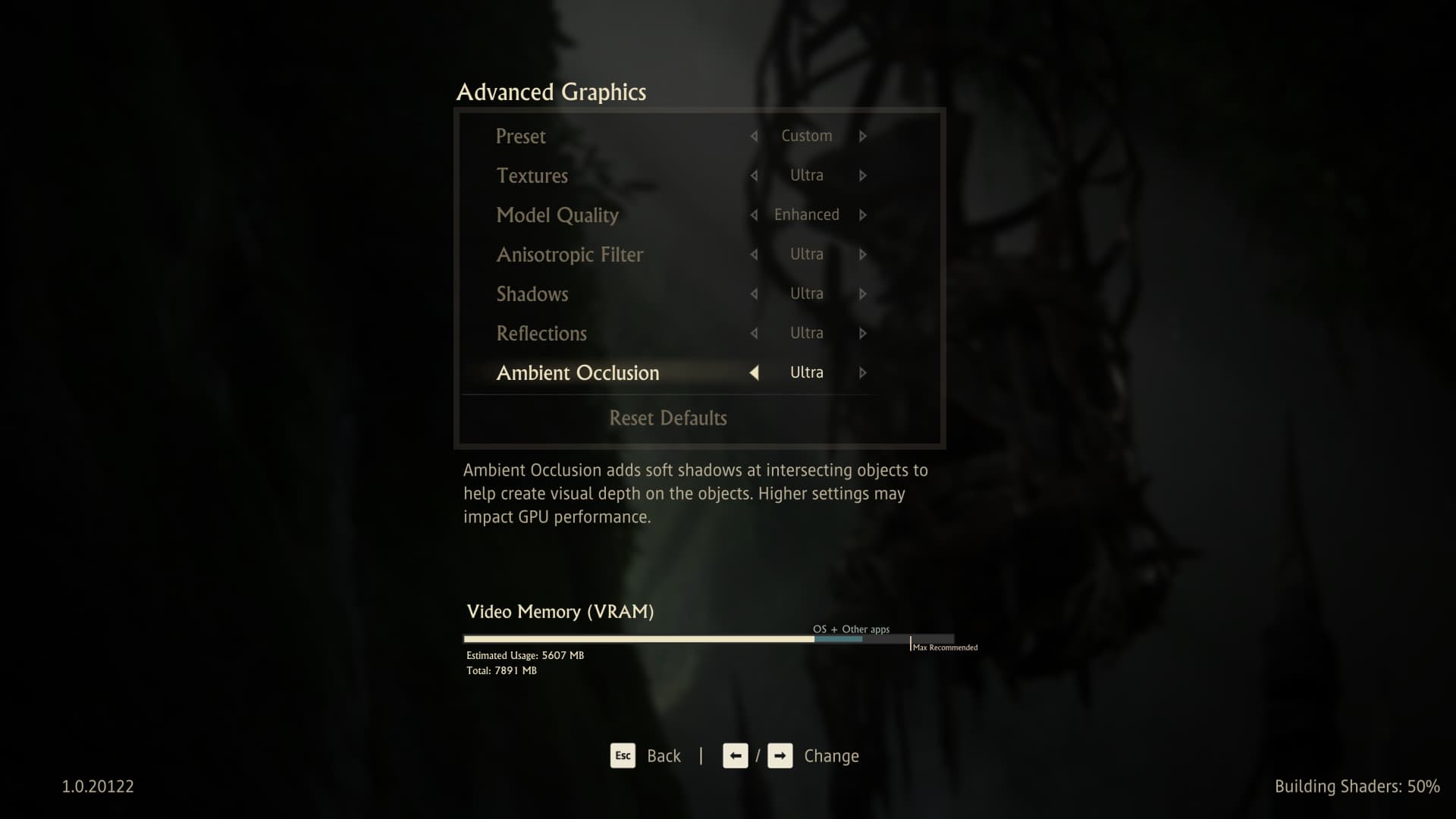
Task: Increase Textures quality with right arrow
Action: click(863, 176)
